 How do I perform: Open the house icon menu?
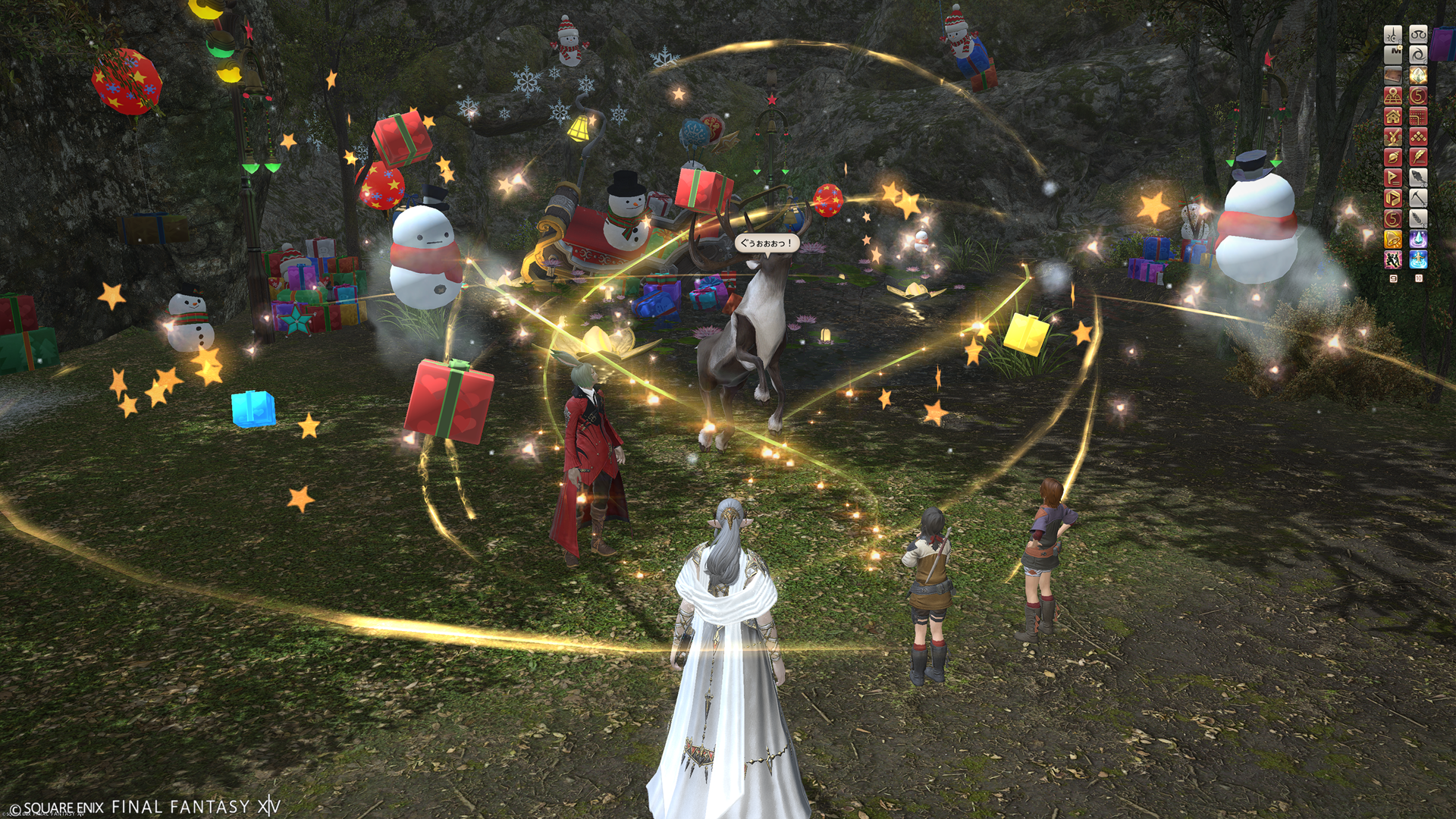[1393, 116]
